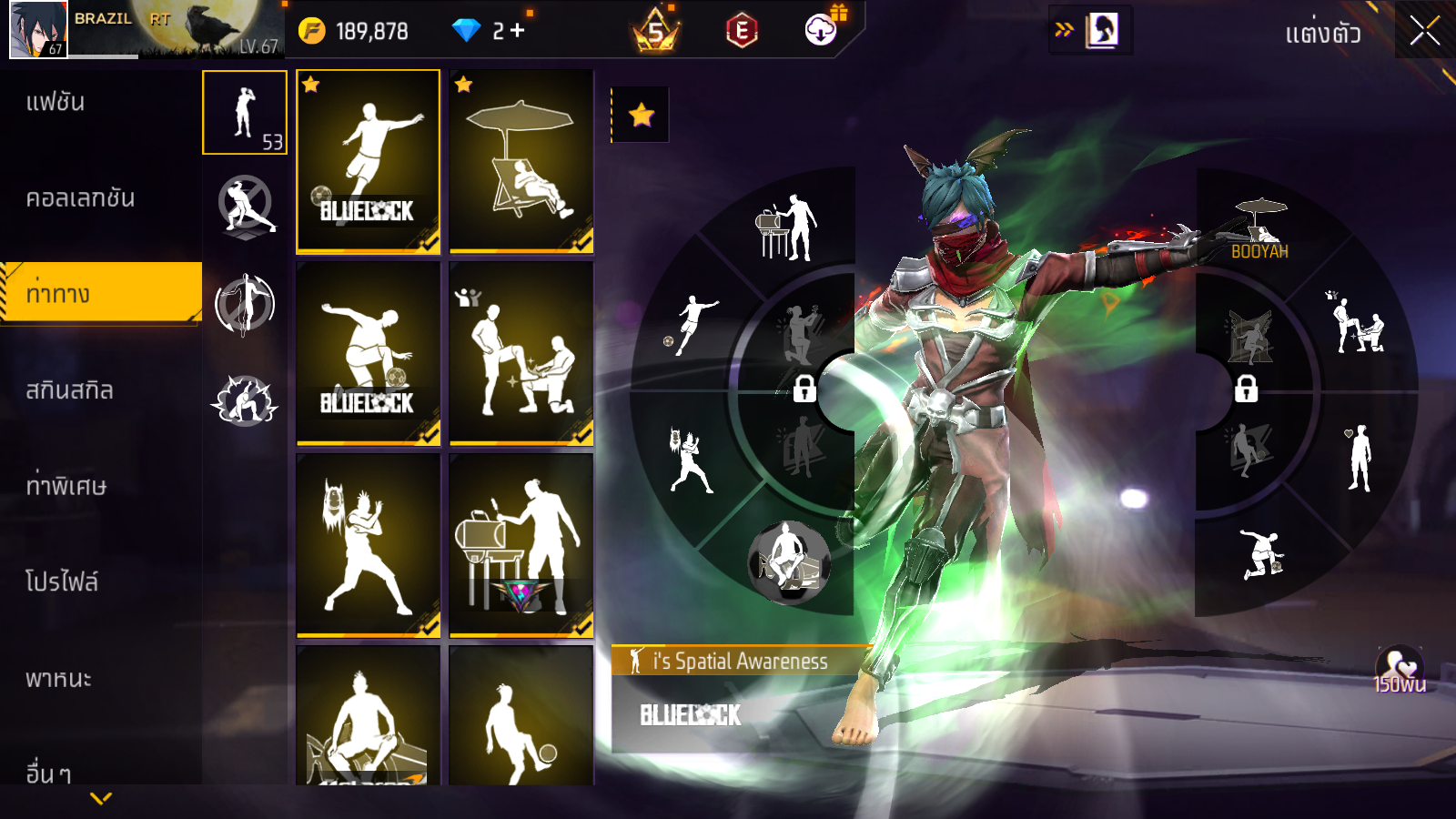1456x819 pixels.
Task: Add diamonds with the plus button
Action: coord(518,31)
